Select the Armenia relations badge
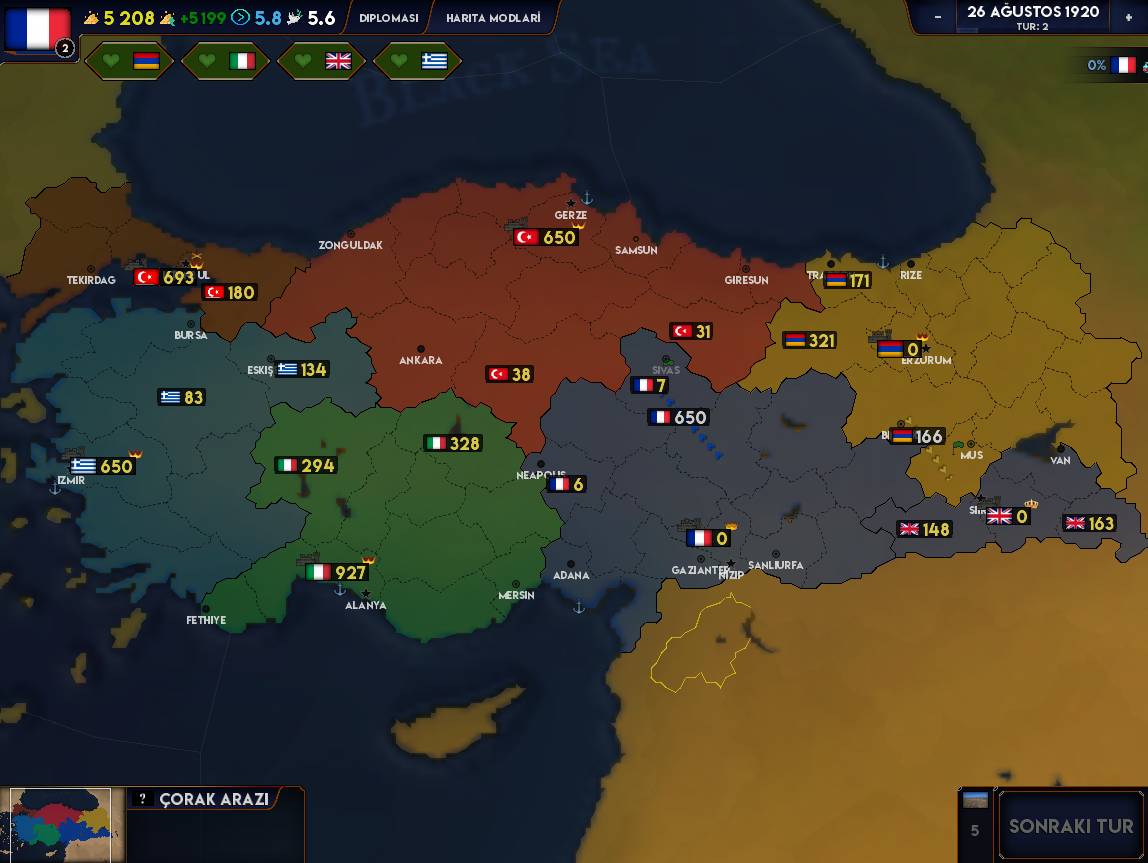The image size is (1148, 863). pos(129,61)
